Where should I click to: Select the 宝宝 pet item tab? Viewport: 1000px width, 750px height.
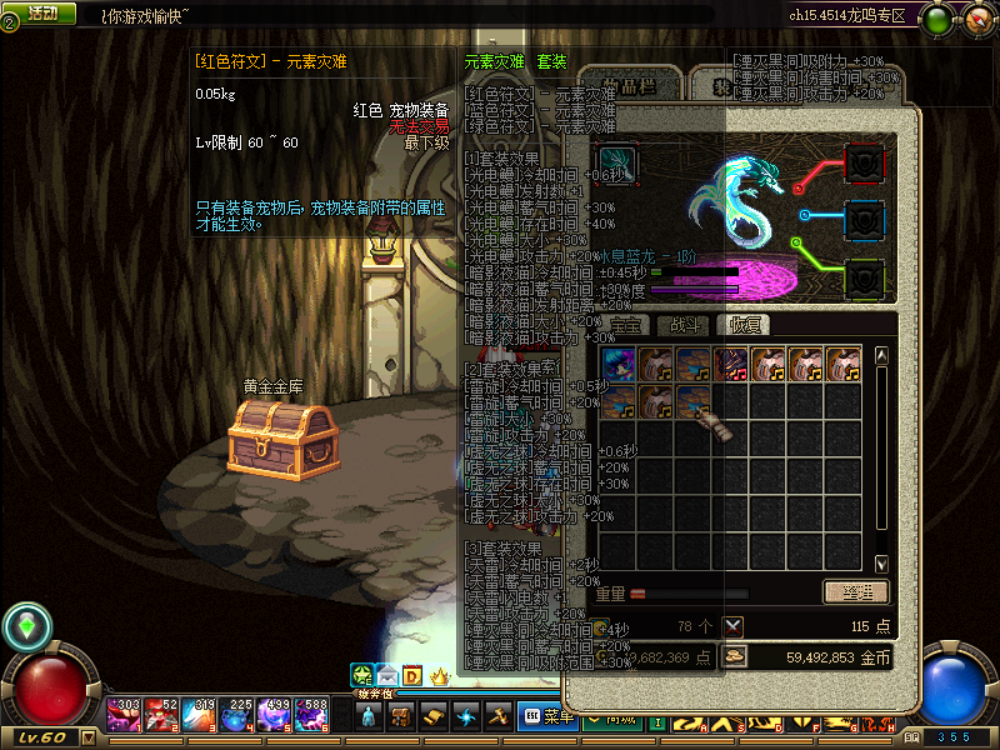pos(627,326)
